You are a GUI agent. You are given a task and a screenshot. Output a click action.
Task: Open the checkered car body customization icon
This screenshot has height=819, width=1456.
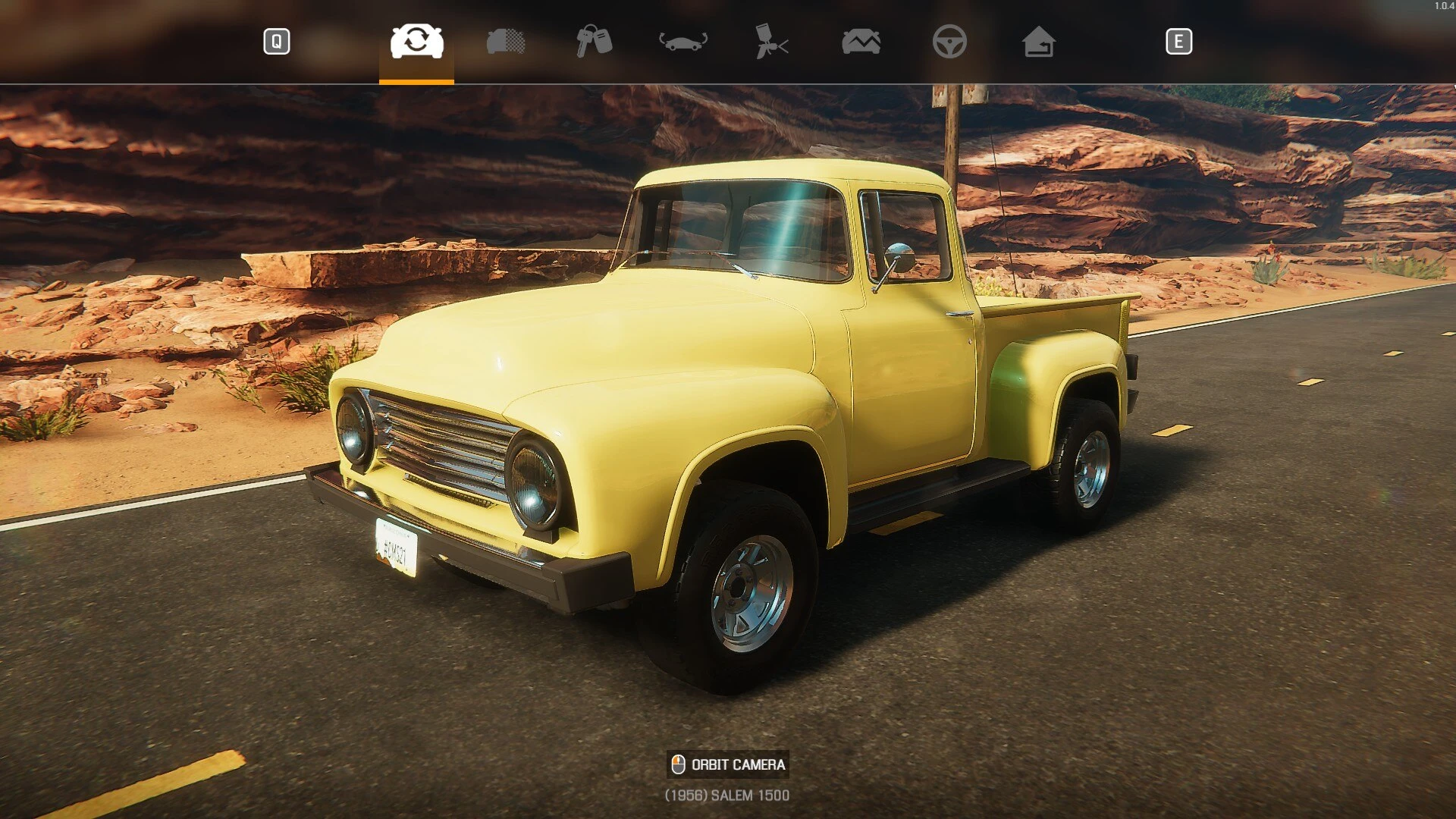click(507, 43)
